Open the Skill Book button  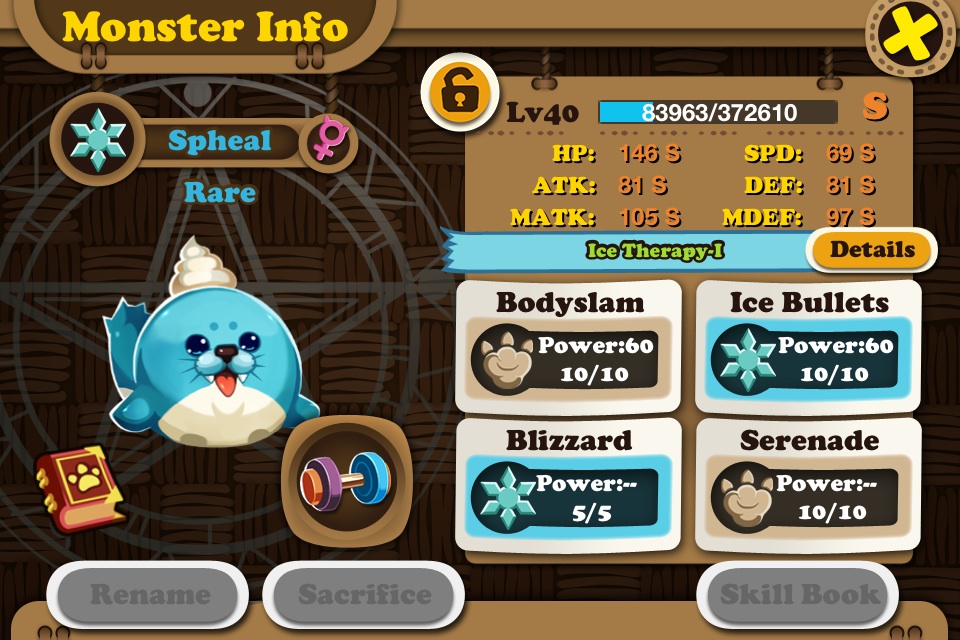coord(798,596)
